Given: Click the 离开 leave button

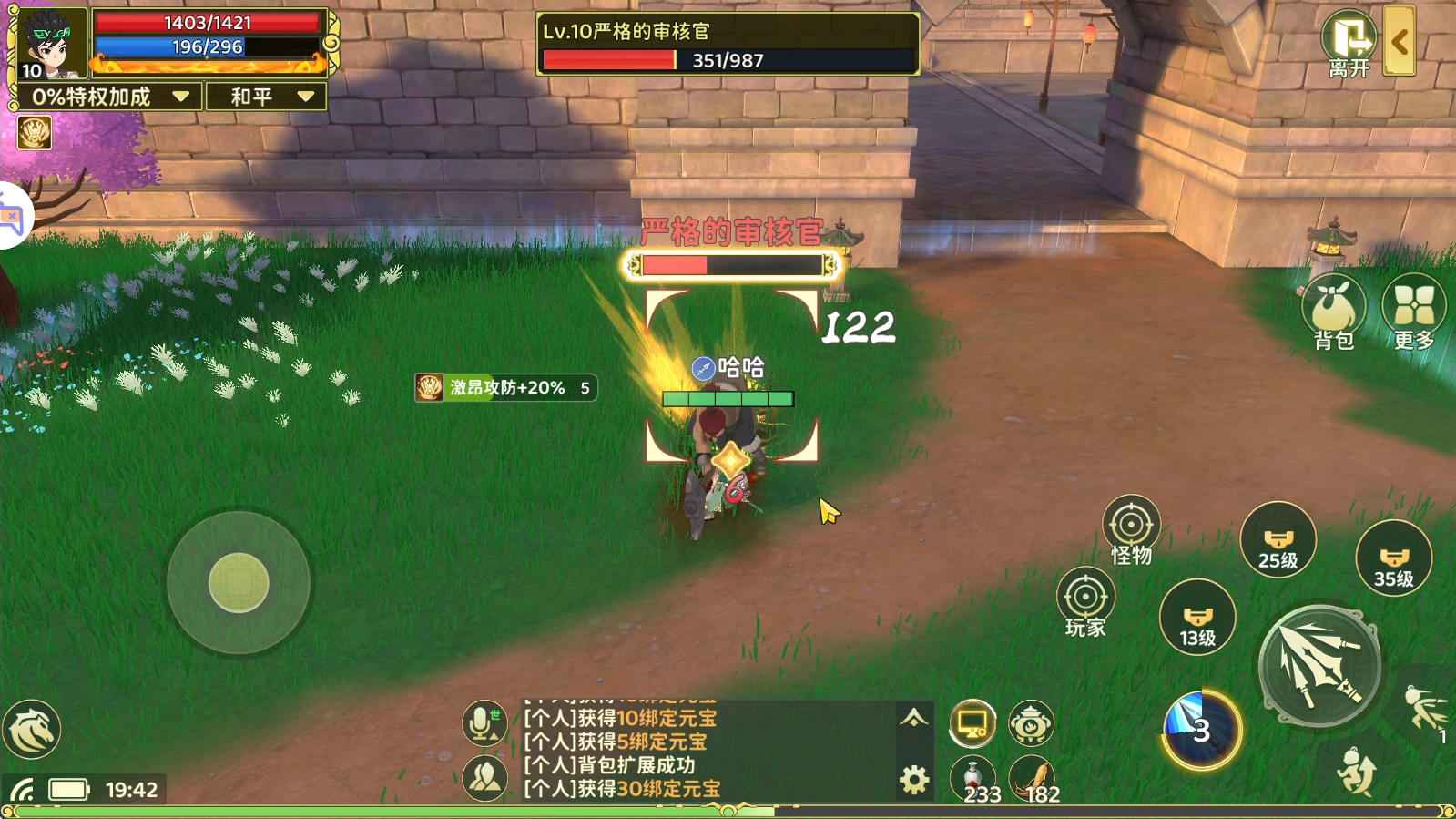Looking at the screenshot, I should point(1349,44).
